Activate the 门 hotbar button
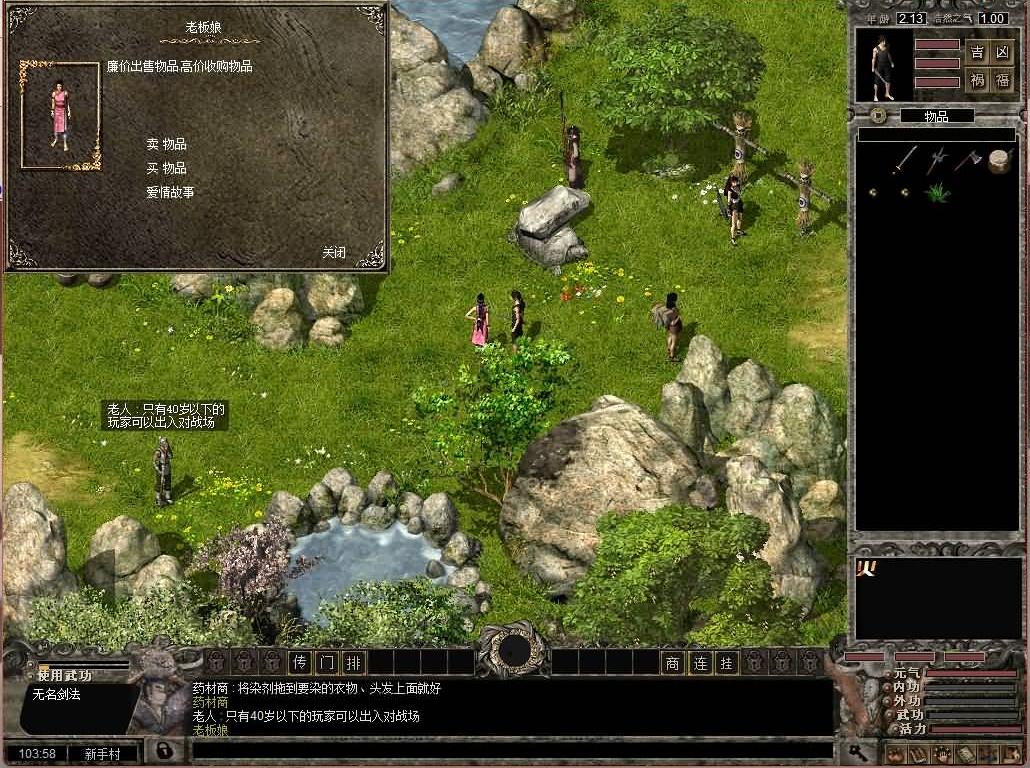This screenshot has width=1030, height=768. tap(327, 662)
